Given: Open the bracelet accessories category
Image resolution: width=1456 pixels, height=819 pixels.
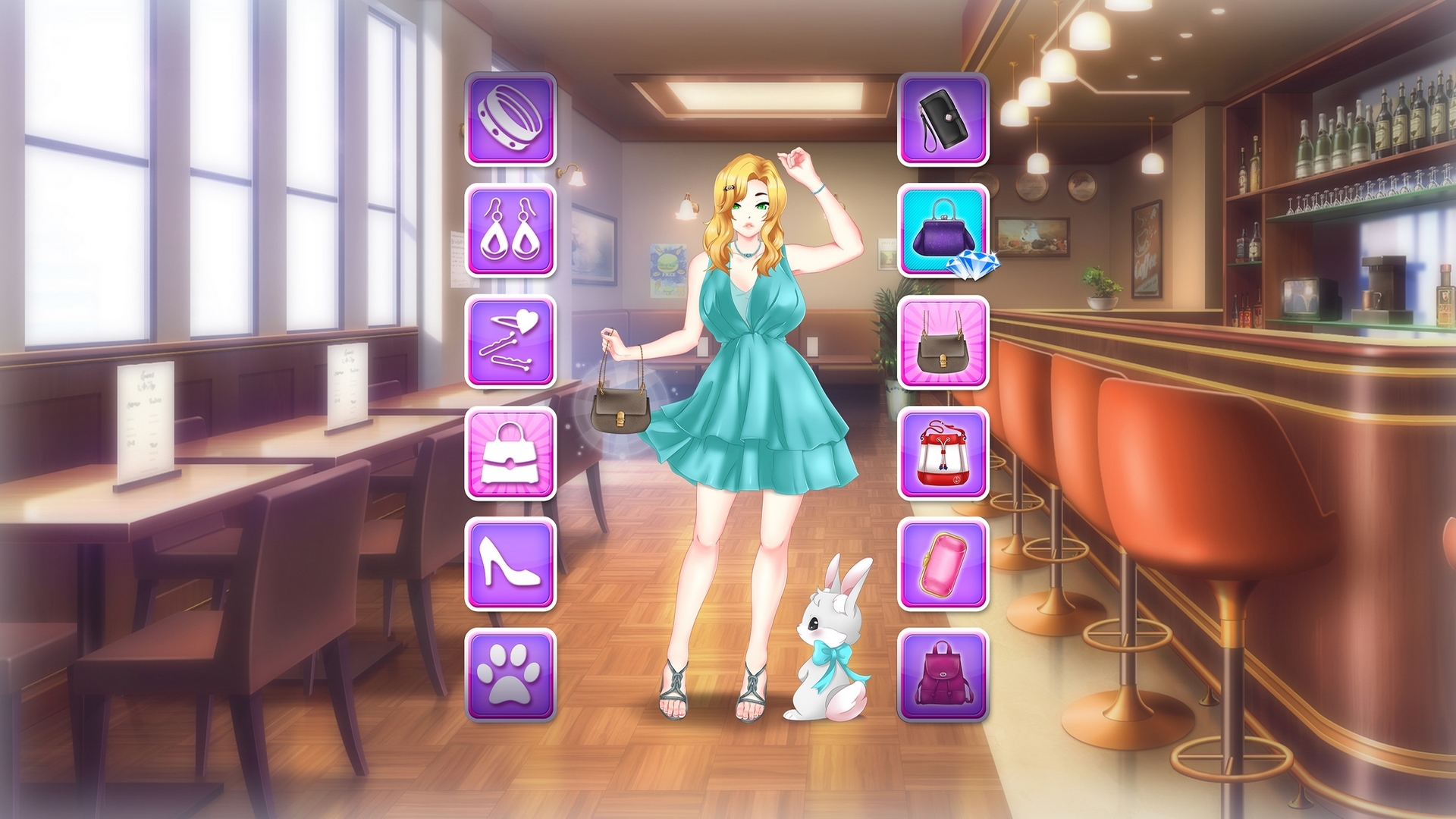Looking at the screenshot, I should (510, 118).
